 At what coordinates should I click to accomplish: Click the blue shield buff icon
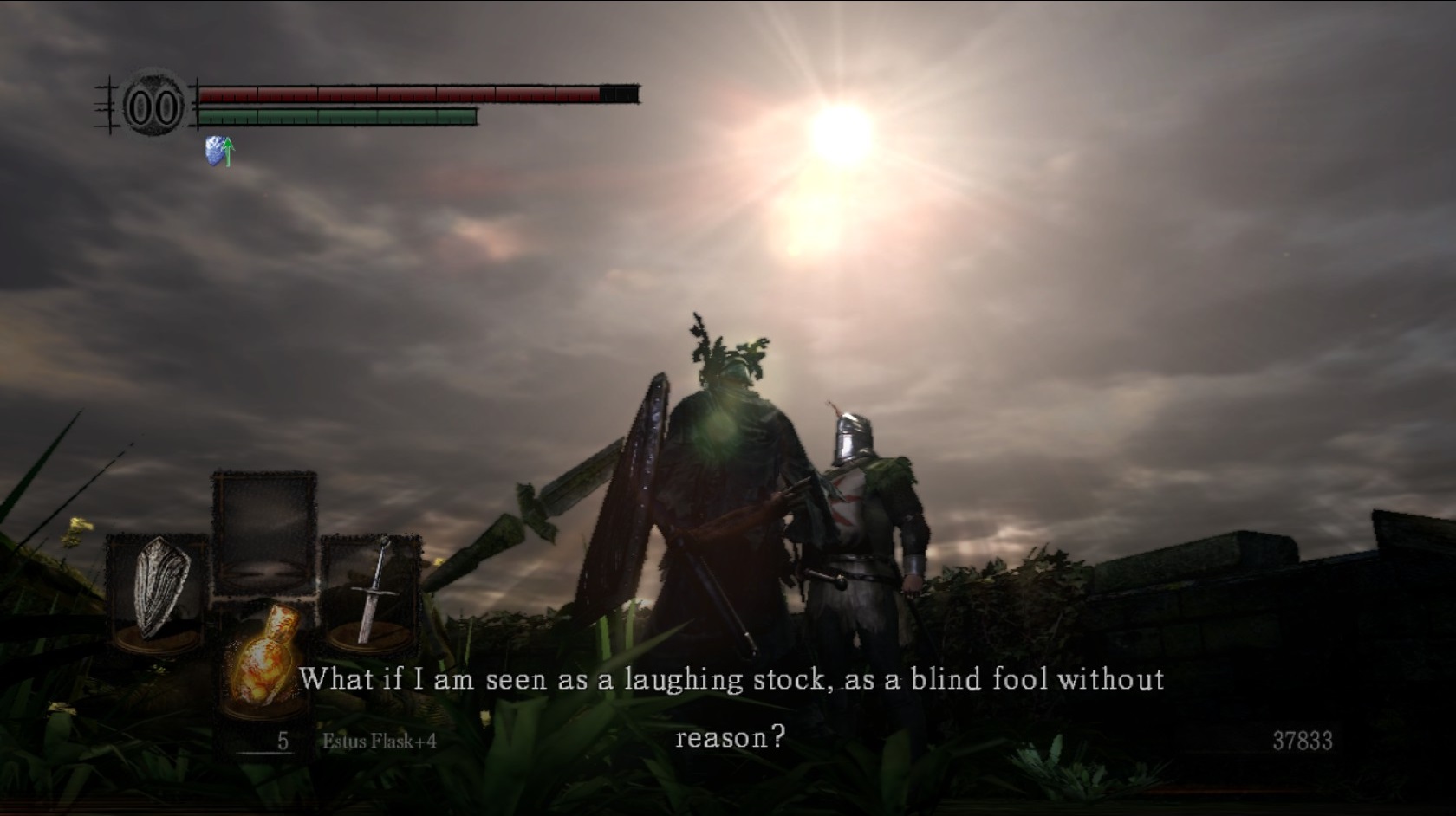point(219,151)
